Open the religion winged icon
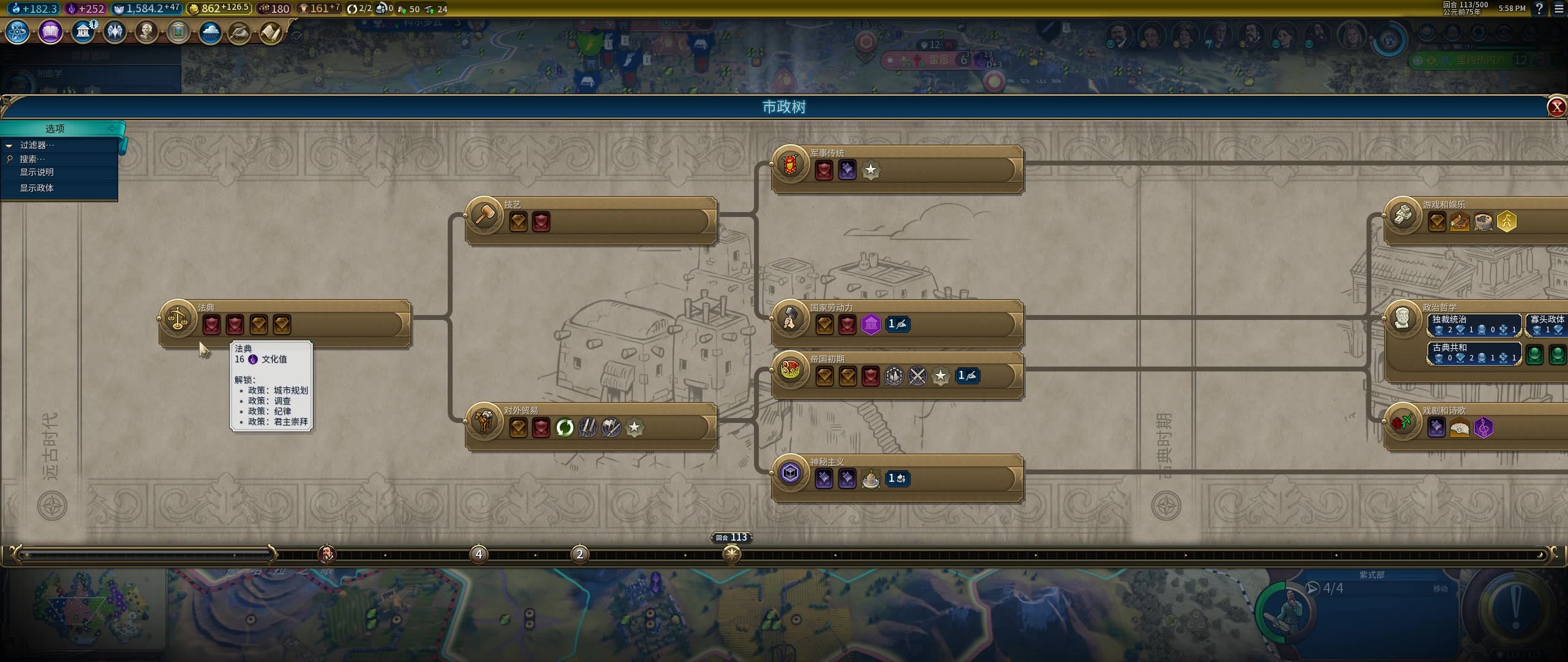Screen dimensions: 1568x662 click(115, 32)
